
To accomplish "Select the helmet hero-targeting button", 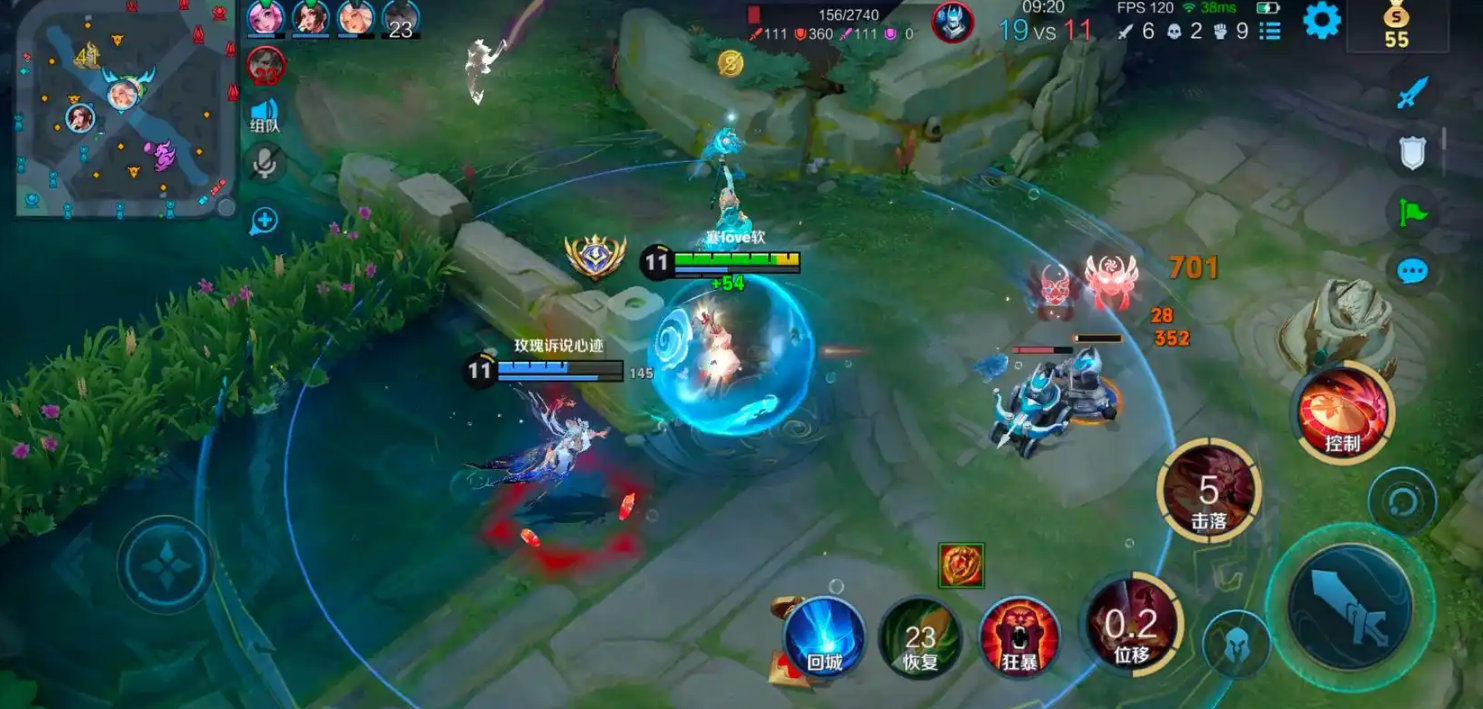I will point(1236,643).
